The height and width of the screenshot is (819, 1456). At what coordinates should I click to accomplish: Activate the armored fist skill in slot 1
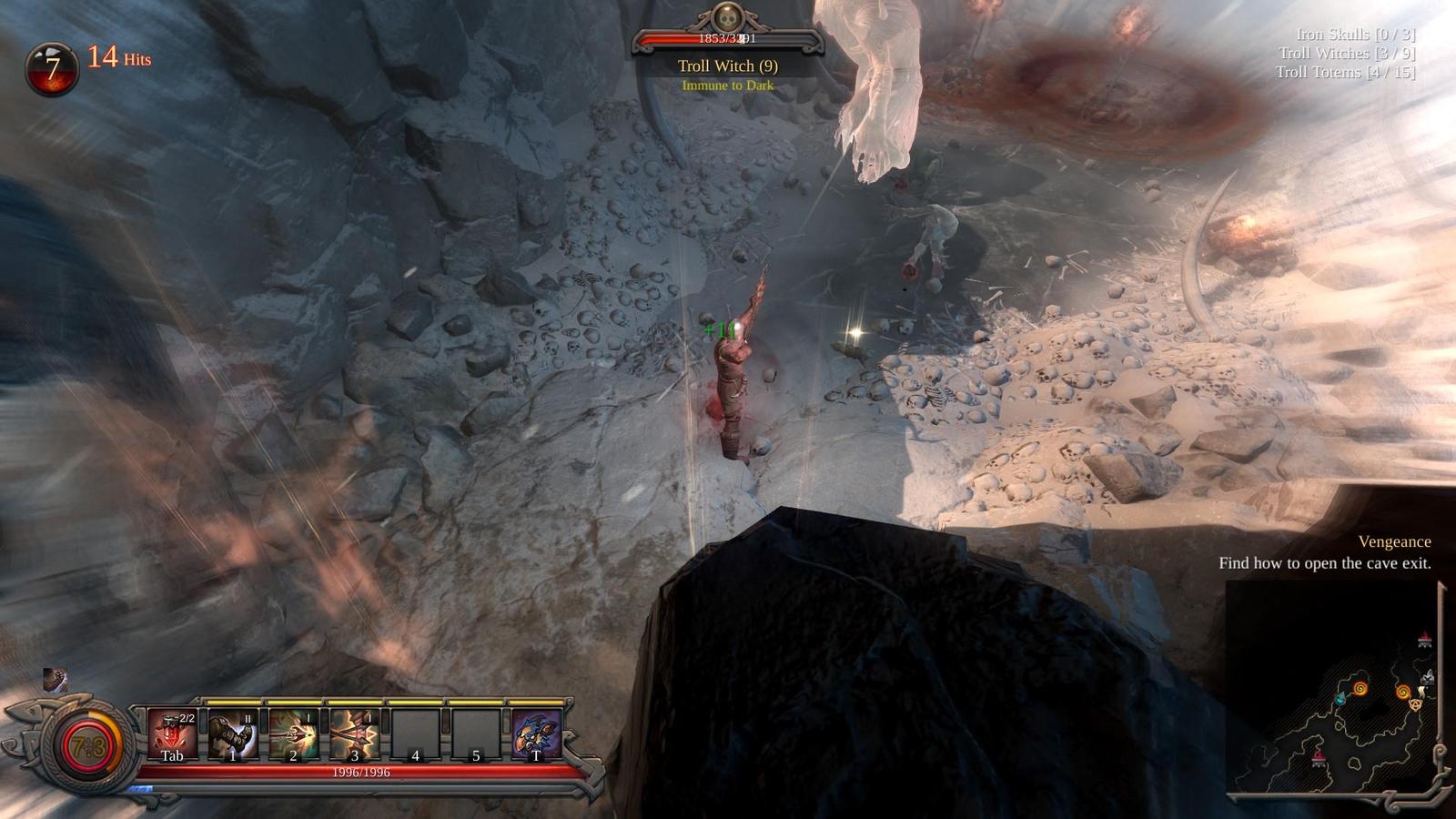(233, 734)
